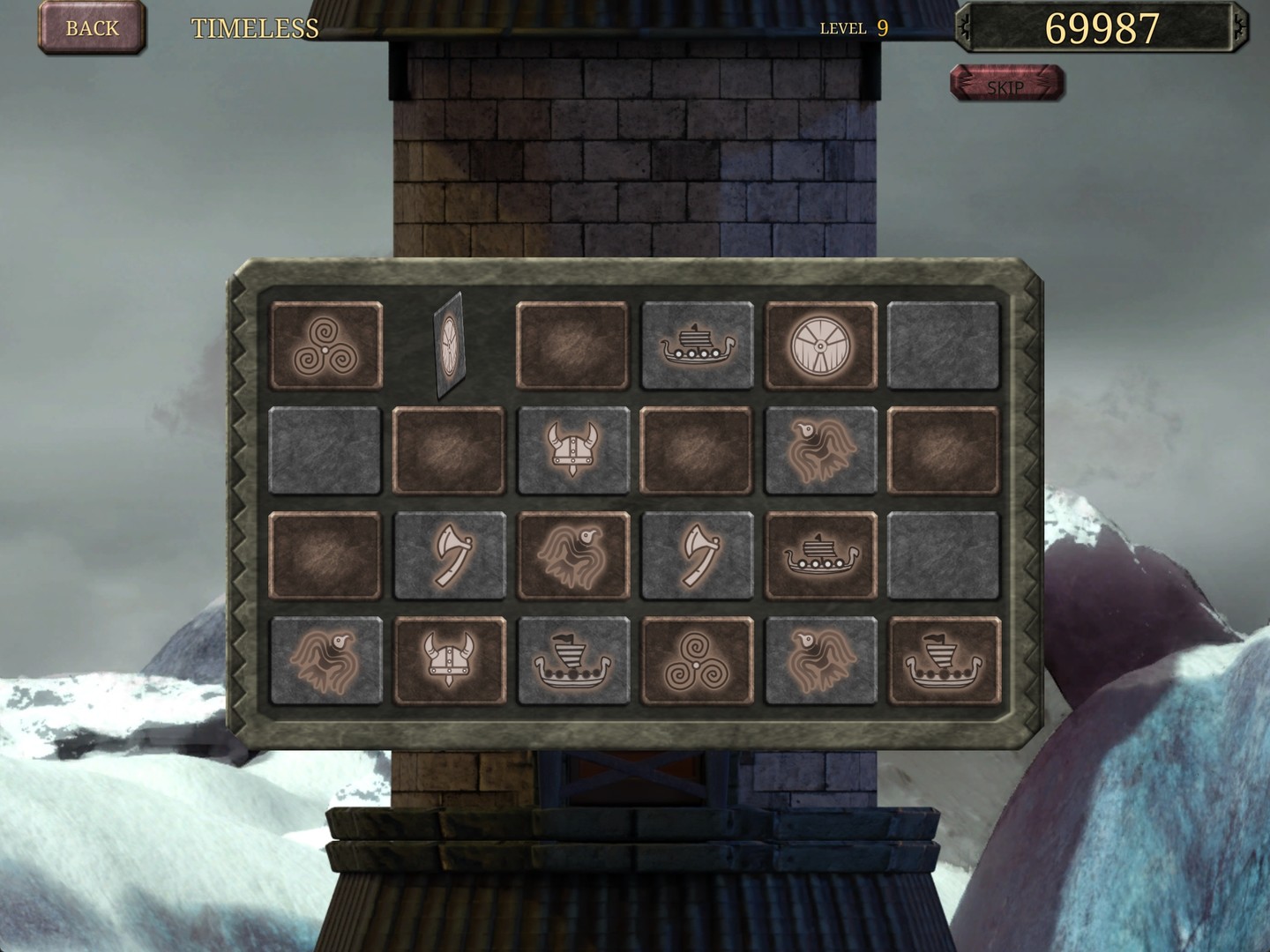Click the raven card at bottom left
This screenshot has width=1270, height=952.
pyautogui.click(x=326, y=661)
